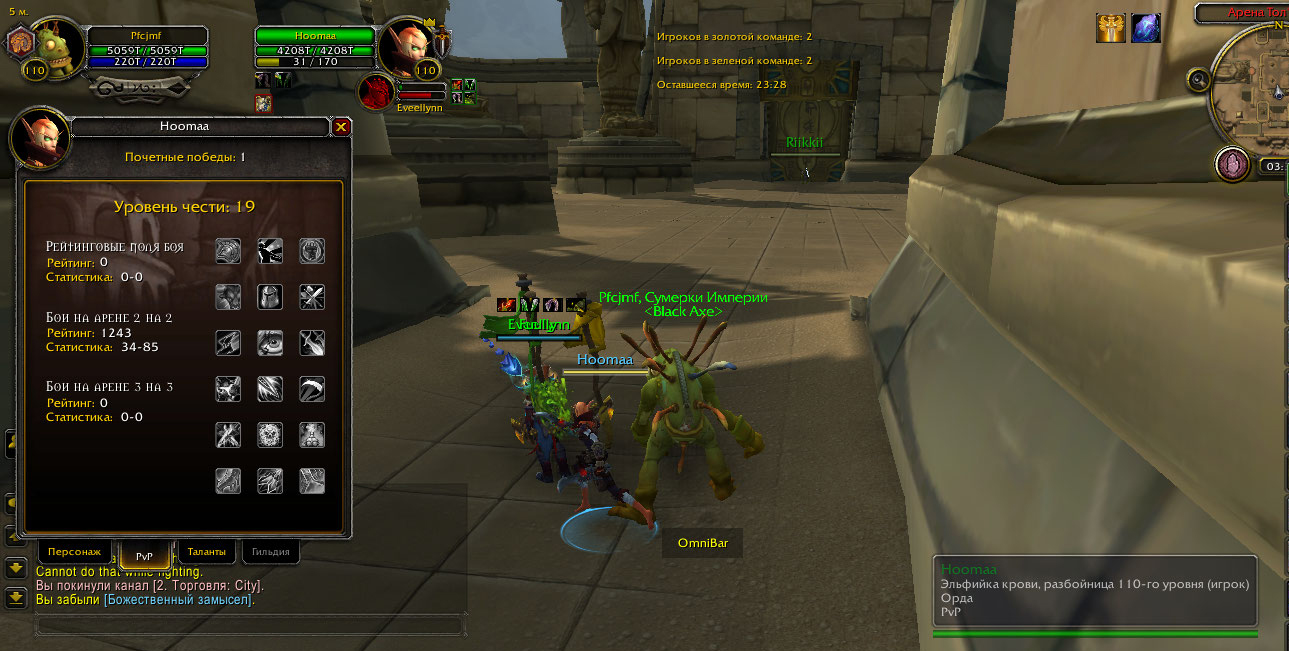This screenshot has width=1289, height=651.
Task: Click the blue crystal buff icon
Action: 1145,28
